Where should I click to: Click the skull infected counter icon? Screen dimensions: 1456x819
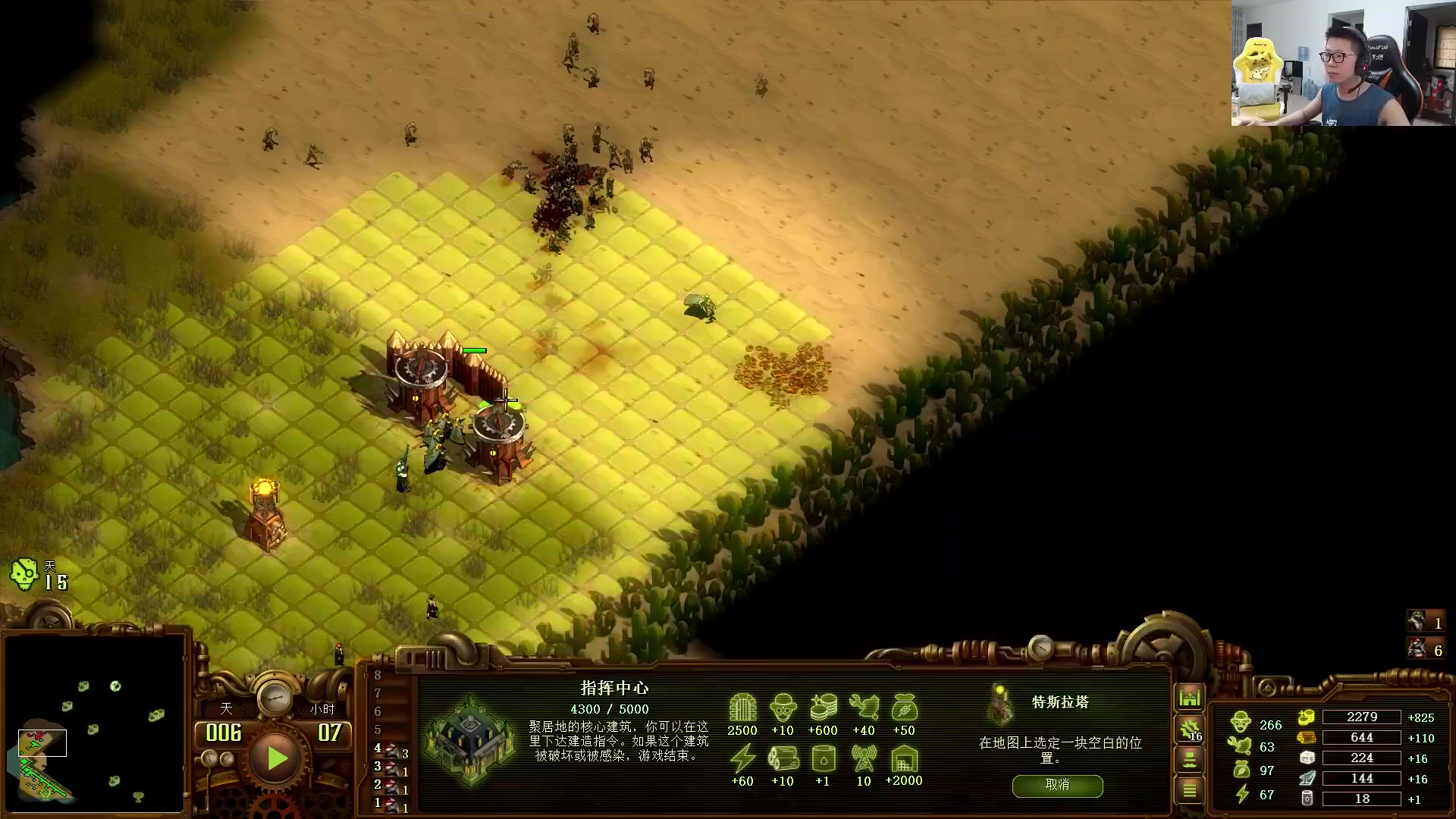(x=24, y=574)
